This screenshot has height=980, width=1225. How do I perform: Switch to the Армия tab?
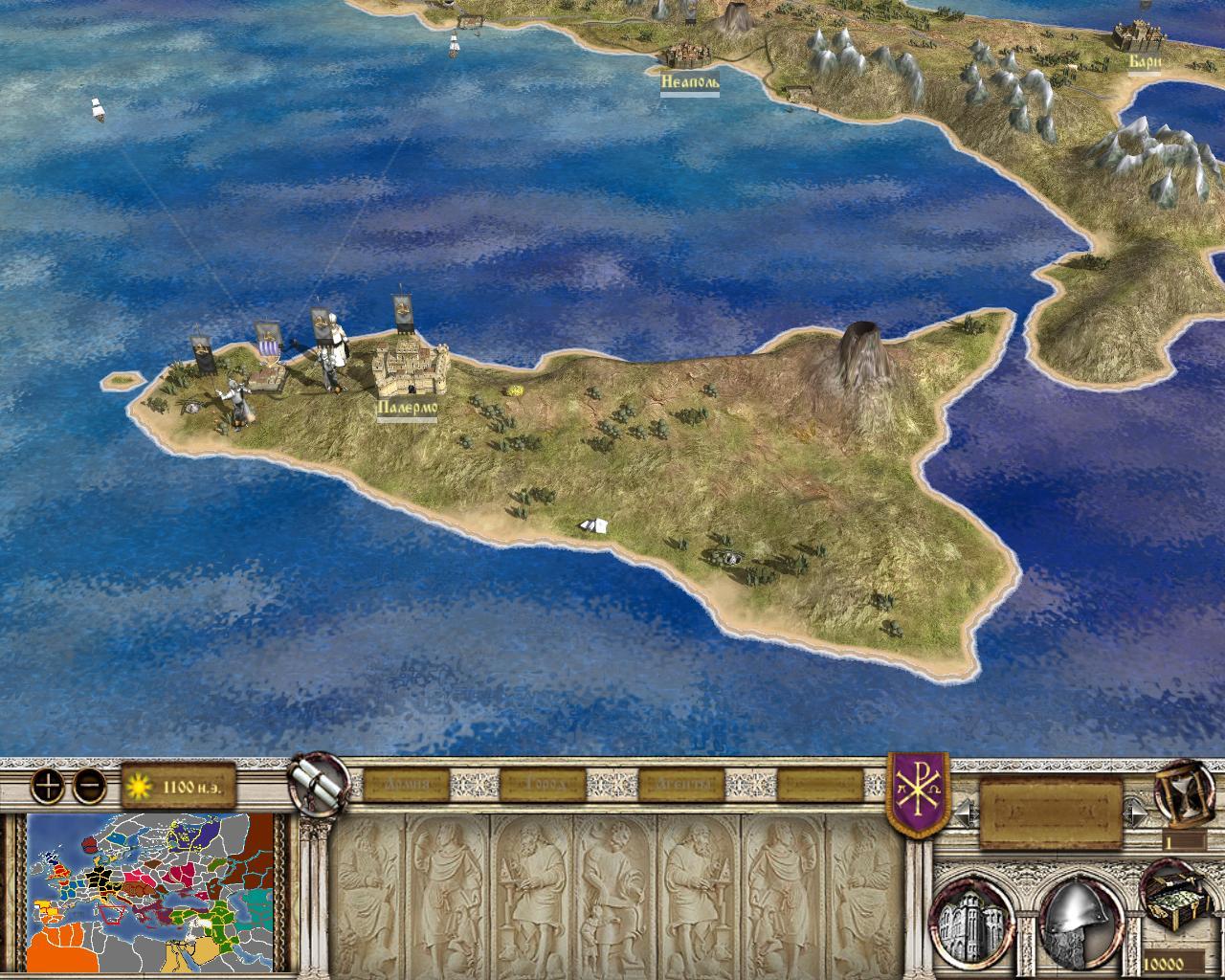point(406,785)
